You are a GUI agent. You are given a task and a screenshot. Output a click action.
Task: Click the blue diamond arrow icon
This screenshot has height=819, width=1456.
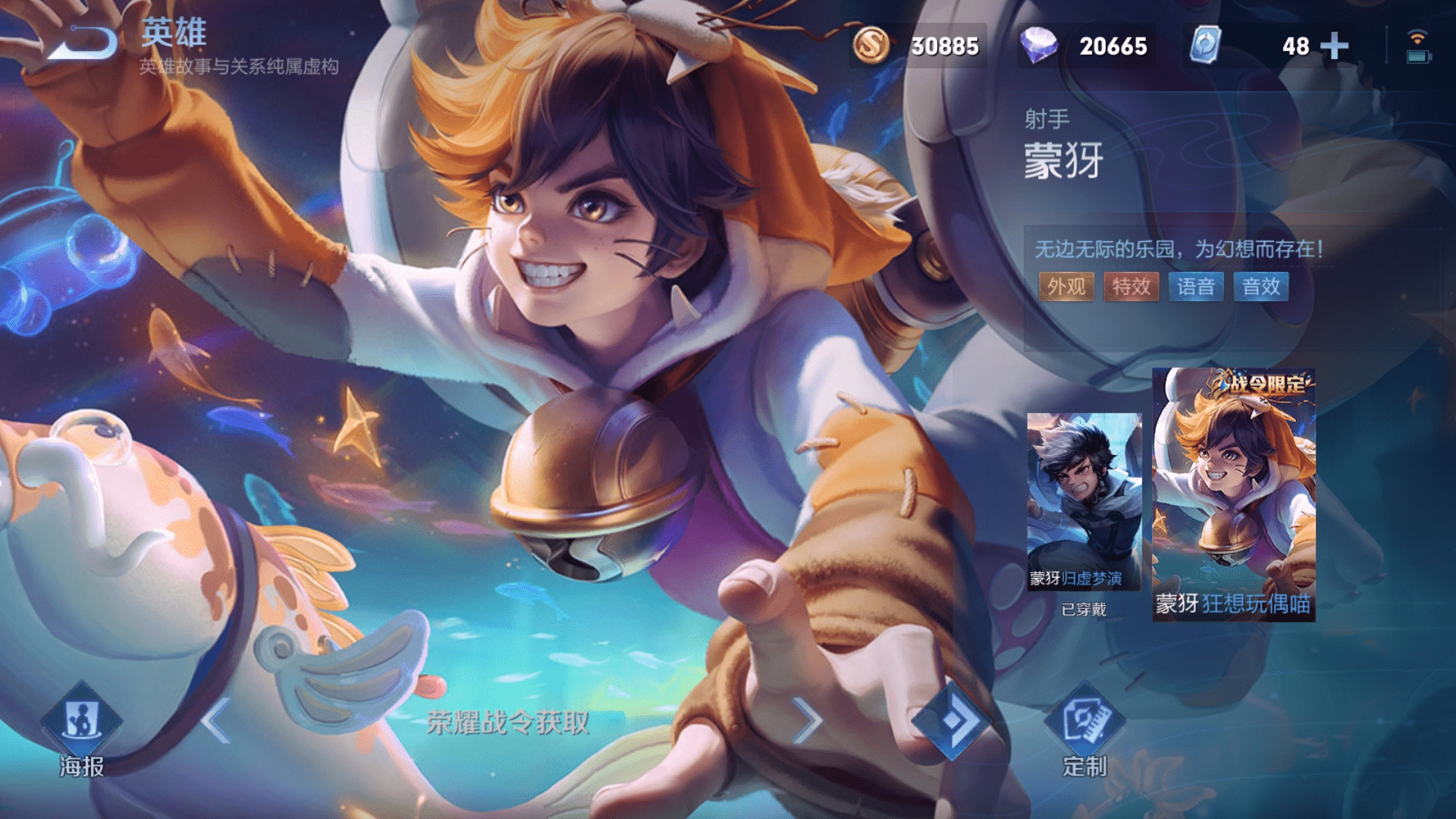pos(950,720)
